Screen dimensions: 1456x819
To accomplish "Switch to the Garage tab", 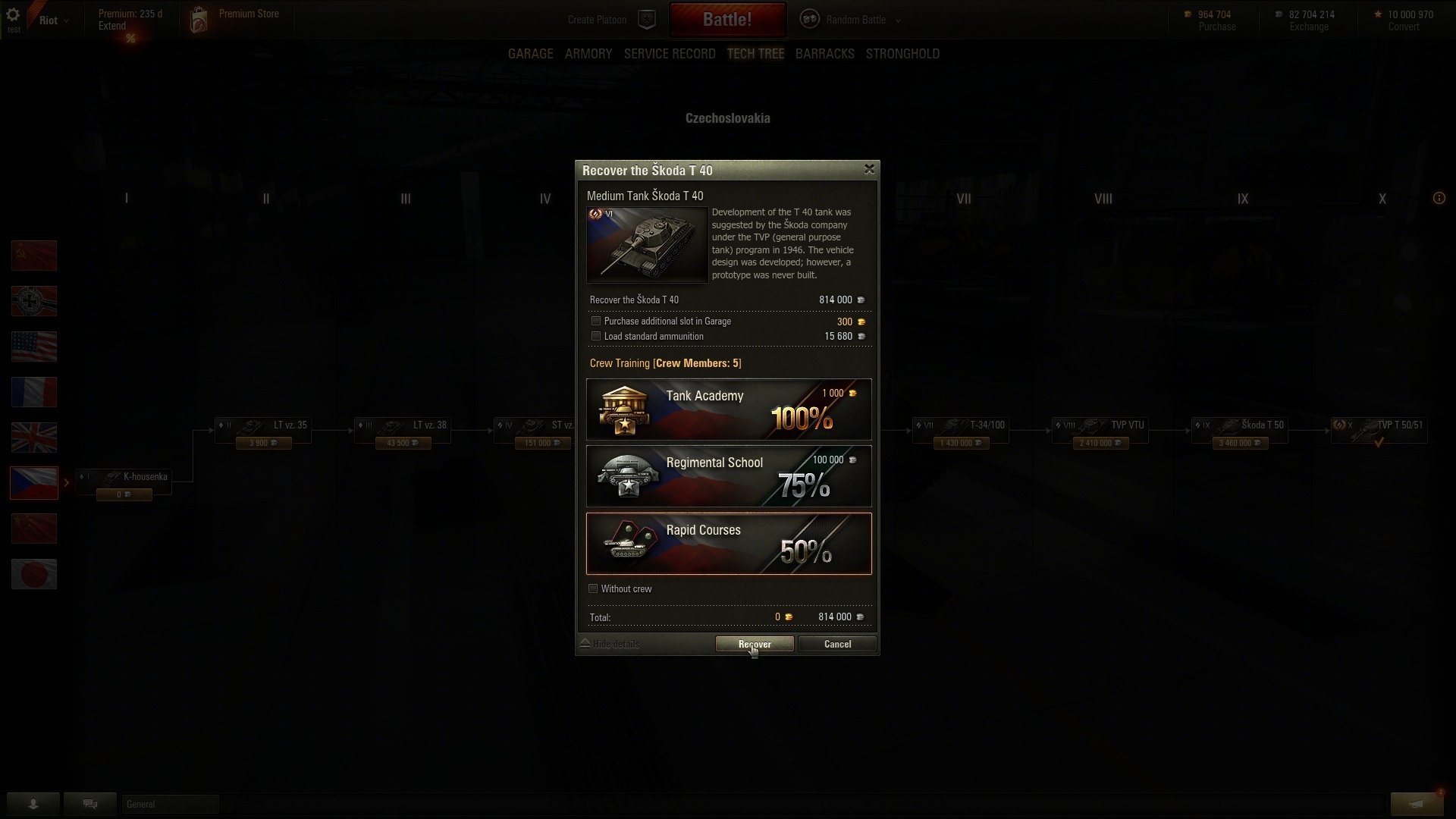I will pyautogui.click(x=530, y=54).
